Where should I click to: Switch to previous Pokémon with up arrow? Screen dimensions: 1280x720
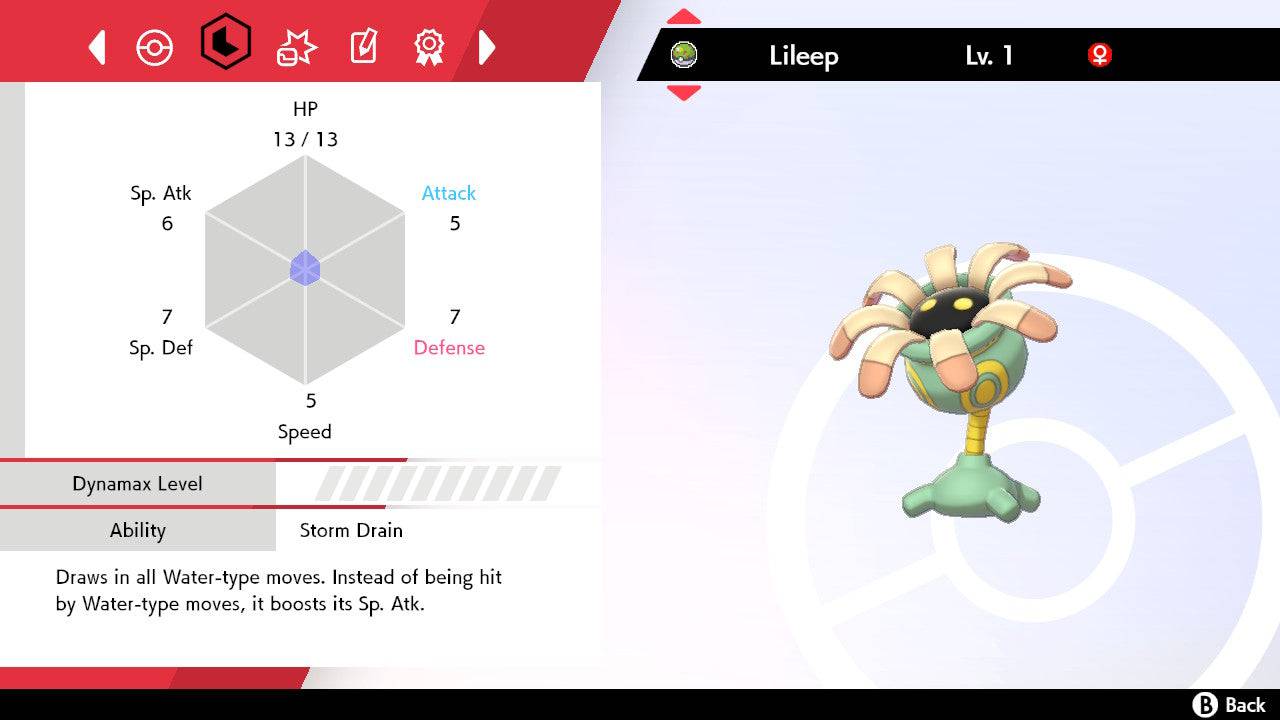[x=684, y=17]
